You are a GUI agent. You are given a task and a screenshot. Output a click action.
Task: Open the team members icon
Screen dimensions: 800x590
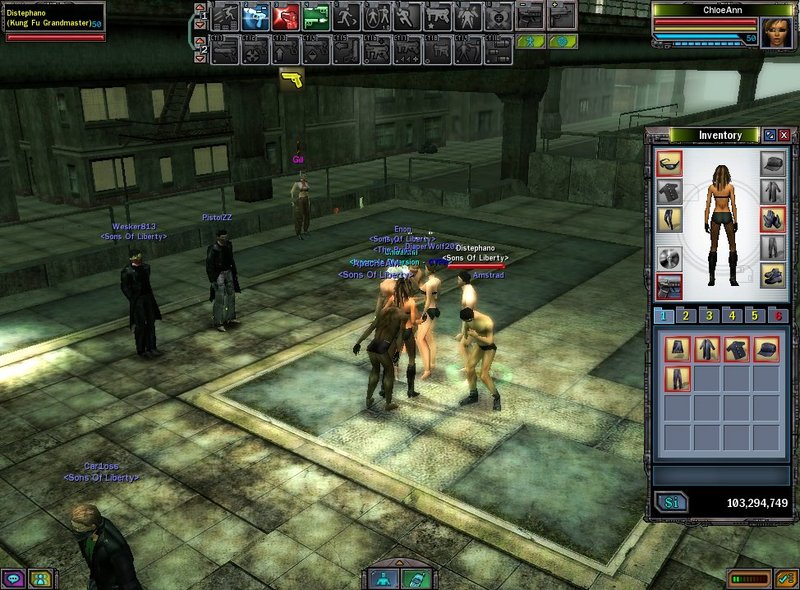tap(40, 578)
